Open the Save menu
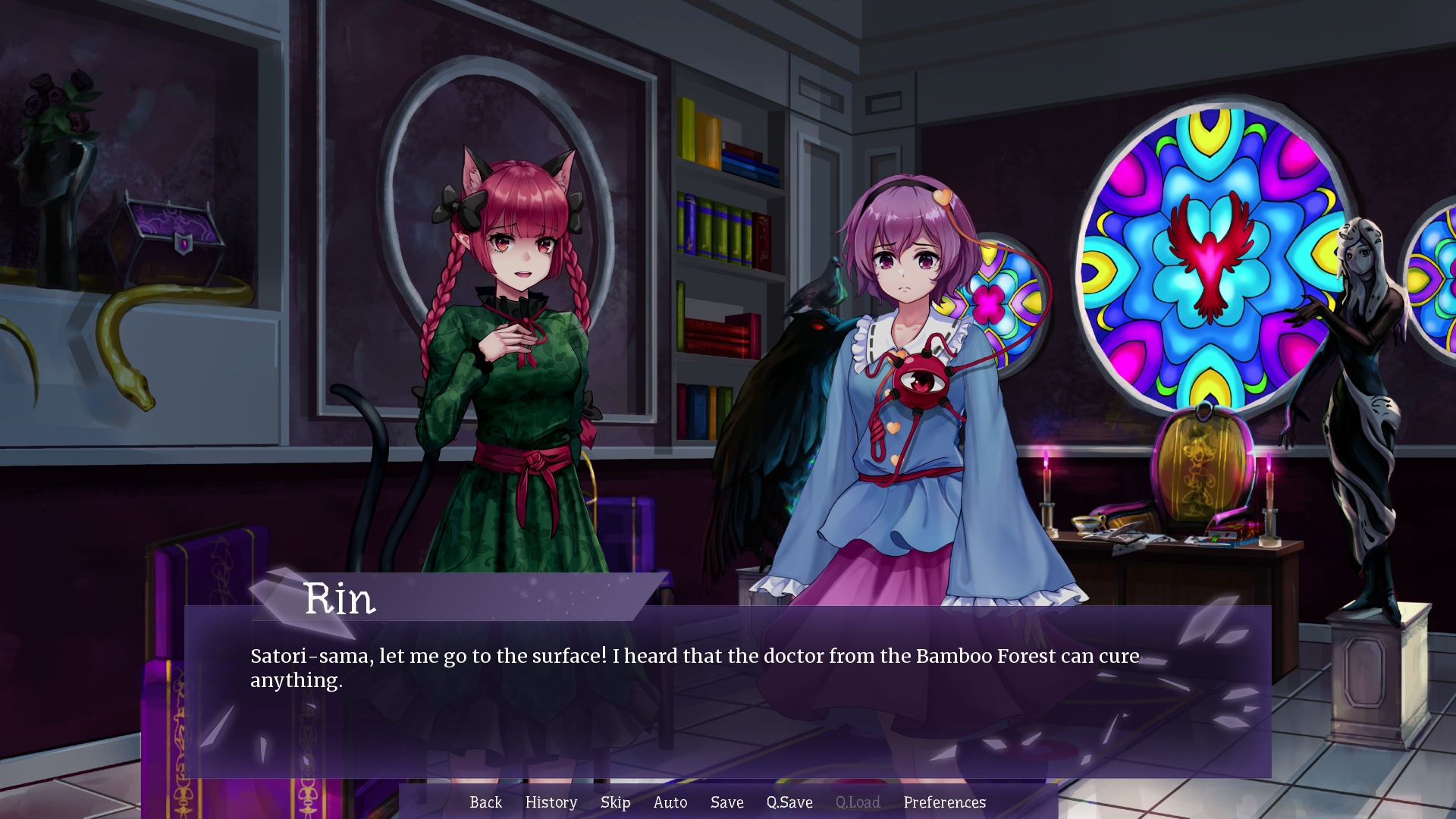 tap(726, 802)
